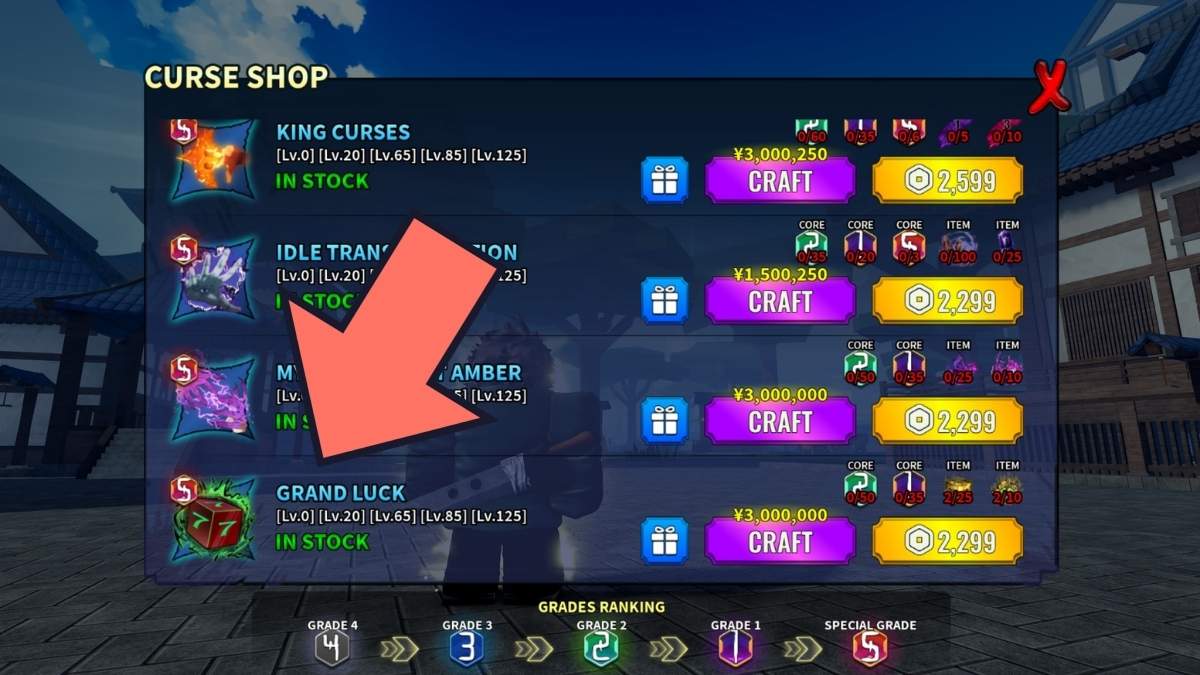Gift the King Curses technique
The width and height of the screenshot is (1200, 675).
point(664,181)
